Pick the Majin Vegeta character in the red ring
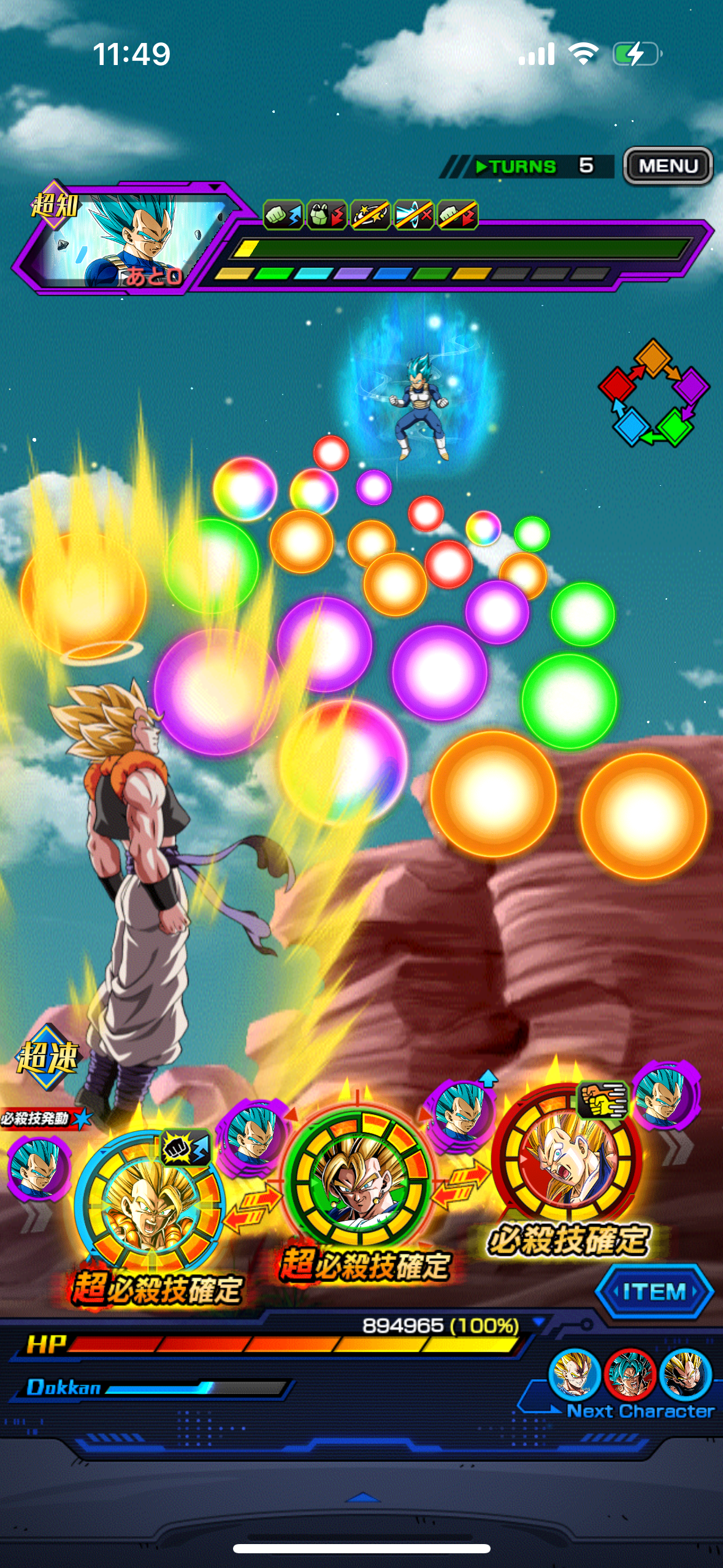Image resolution: width=723 pixels, height=1568 pixels. click(567, 1154)
